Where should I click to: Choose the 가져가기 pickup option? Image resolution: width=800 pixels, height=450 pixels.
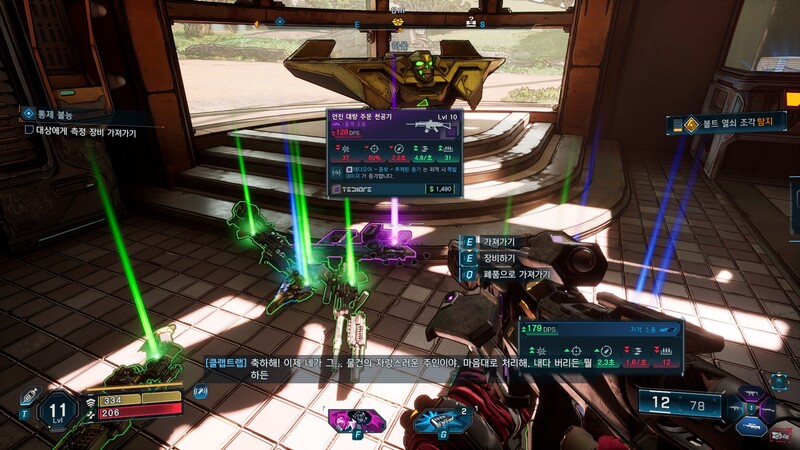coord(495,241)
